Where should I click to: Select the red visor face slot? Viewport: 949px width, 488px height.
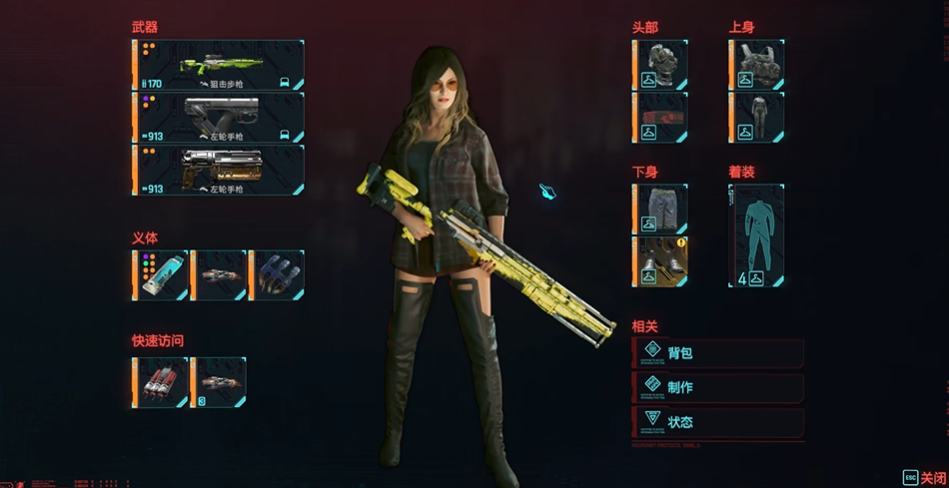660,117
